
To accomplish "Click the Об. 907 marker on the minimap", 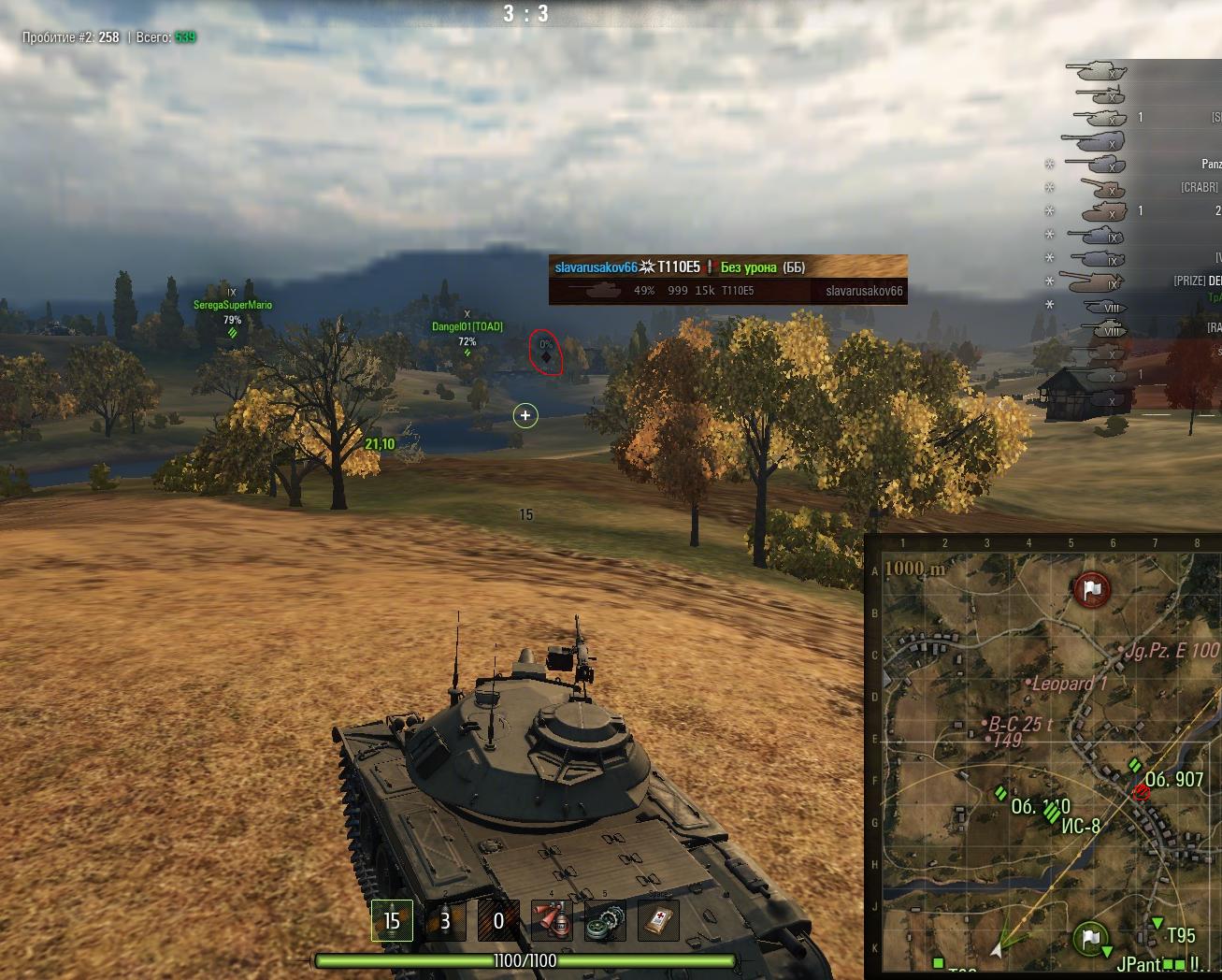I will (x=1173, y=779).
